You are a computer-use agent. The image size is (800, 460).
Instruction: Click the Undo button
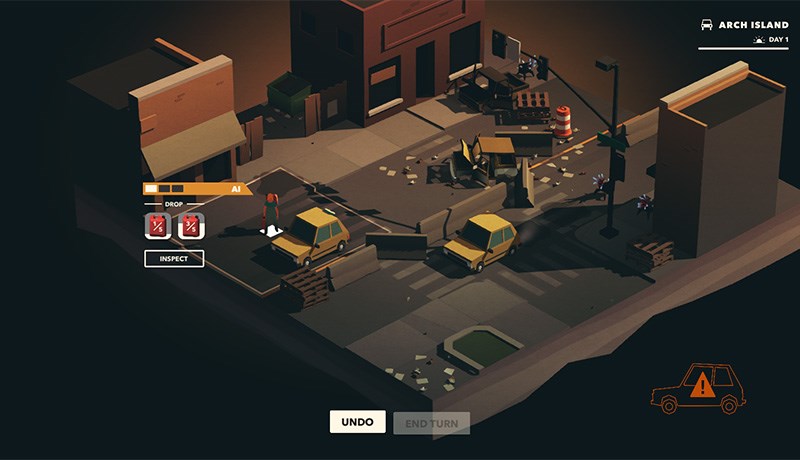357,422
